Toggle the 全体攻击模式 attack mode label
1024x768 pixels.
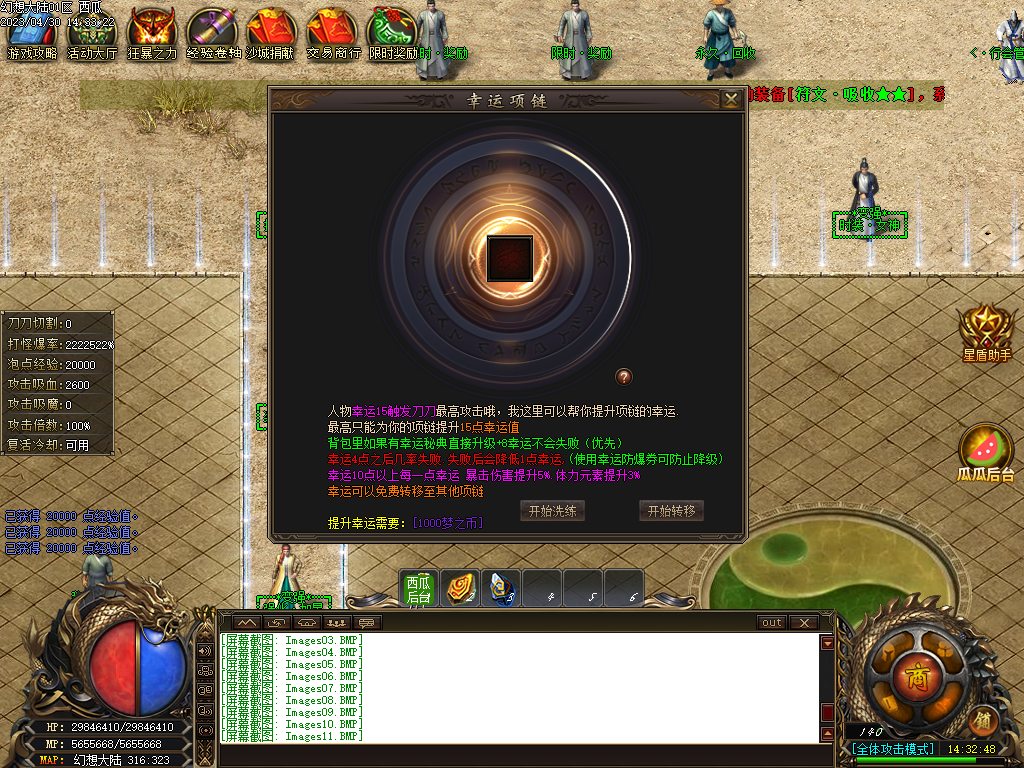point(894,749)
